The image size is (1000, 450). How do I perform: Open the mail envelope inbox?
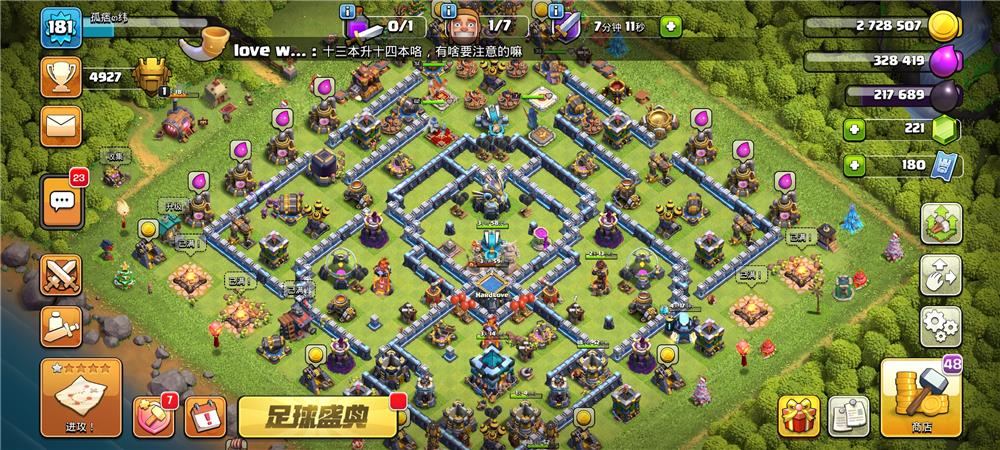point(61,126)
